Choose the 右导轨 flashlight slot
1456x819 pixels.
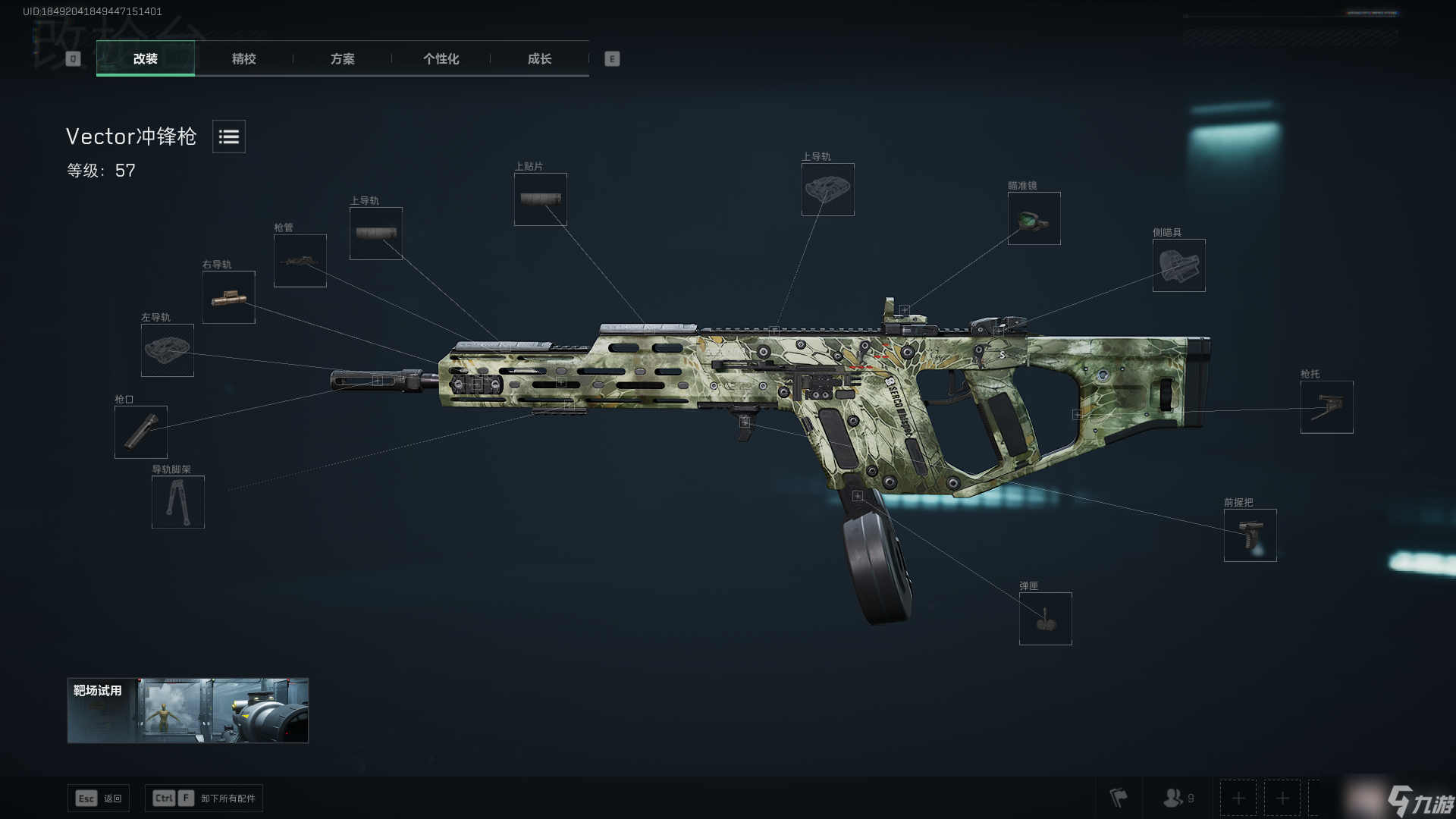click(229, 297)
